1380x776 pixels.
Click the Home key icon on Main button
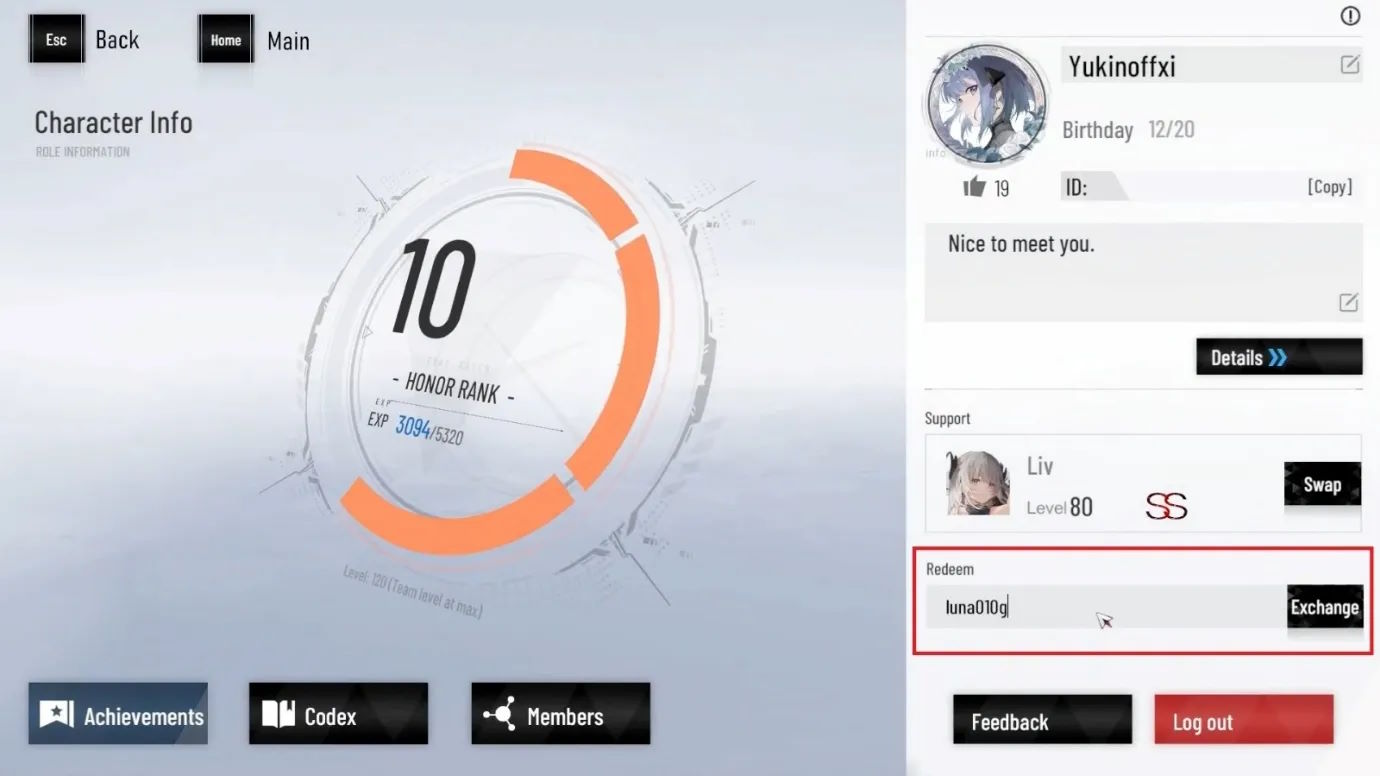tap(225, 40)
